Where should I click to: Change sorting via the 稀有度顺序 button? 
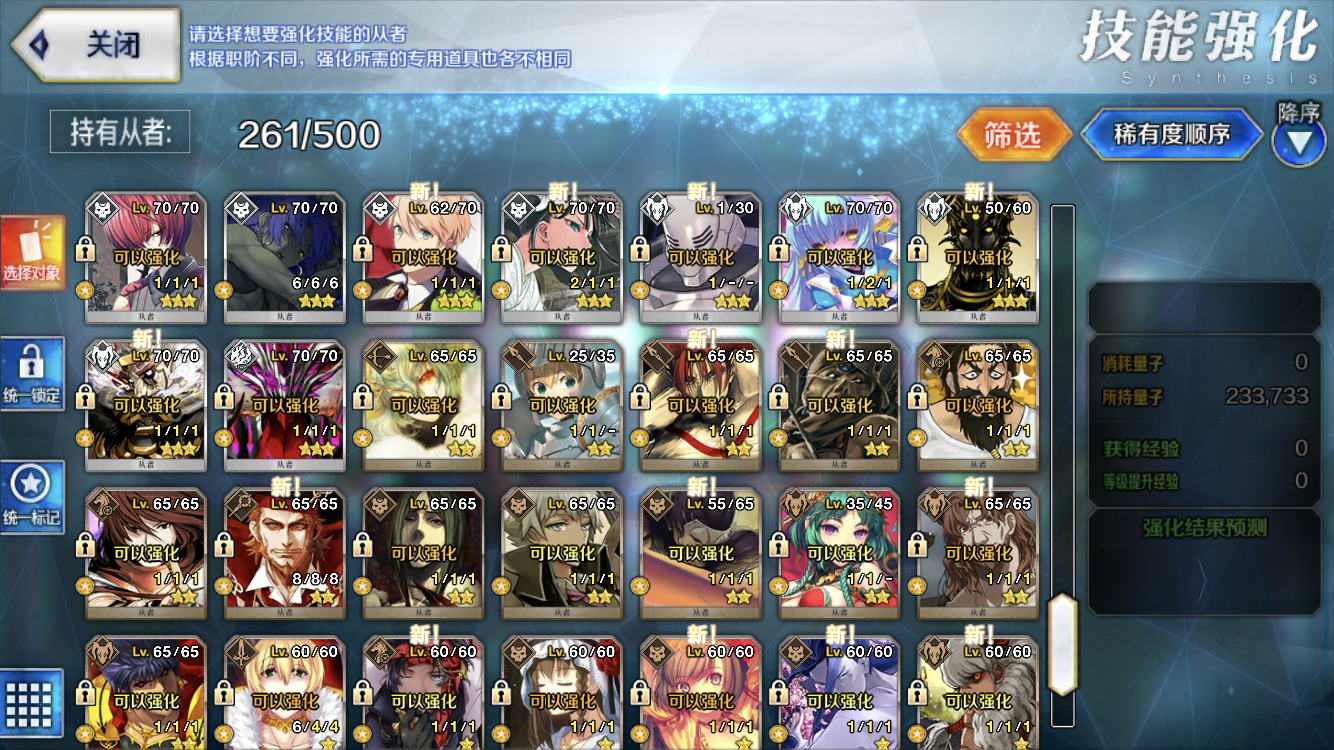[x=1171, y=134]
